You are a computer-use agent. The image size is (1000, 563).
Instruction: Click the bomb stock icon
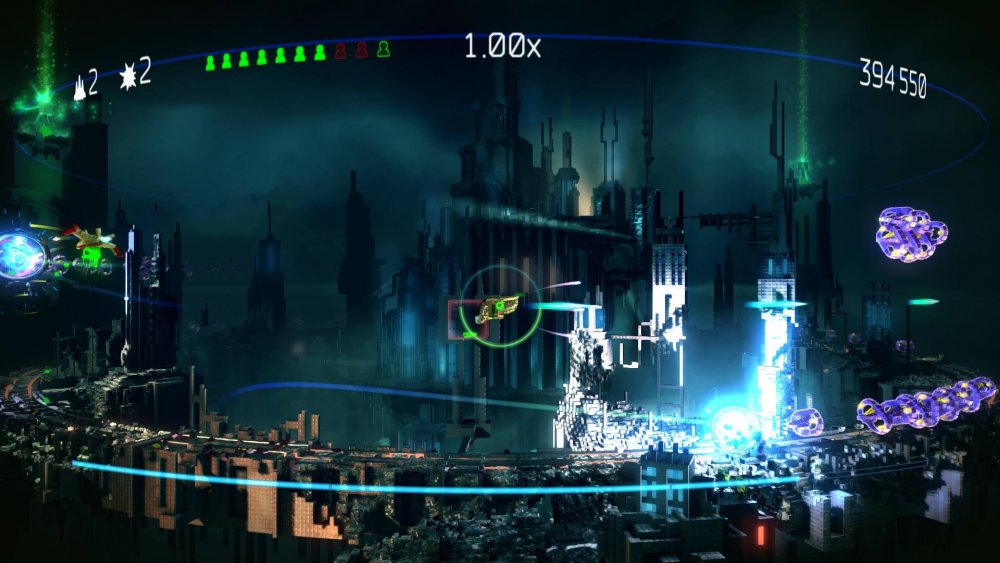(x=128, y=74)
